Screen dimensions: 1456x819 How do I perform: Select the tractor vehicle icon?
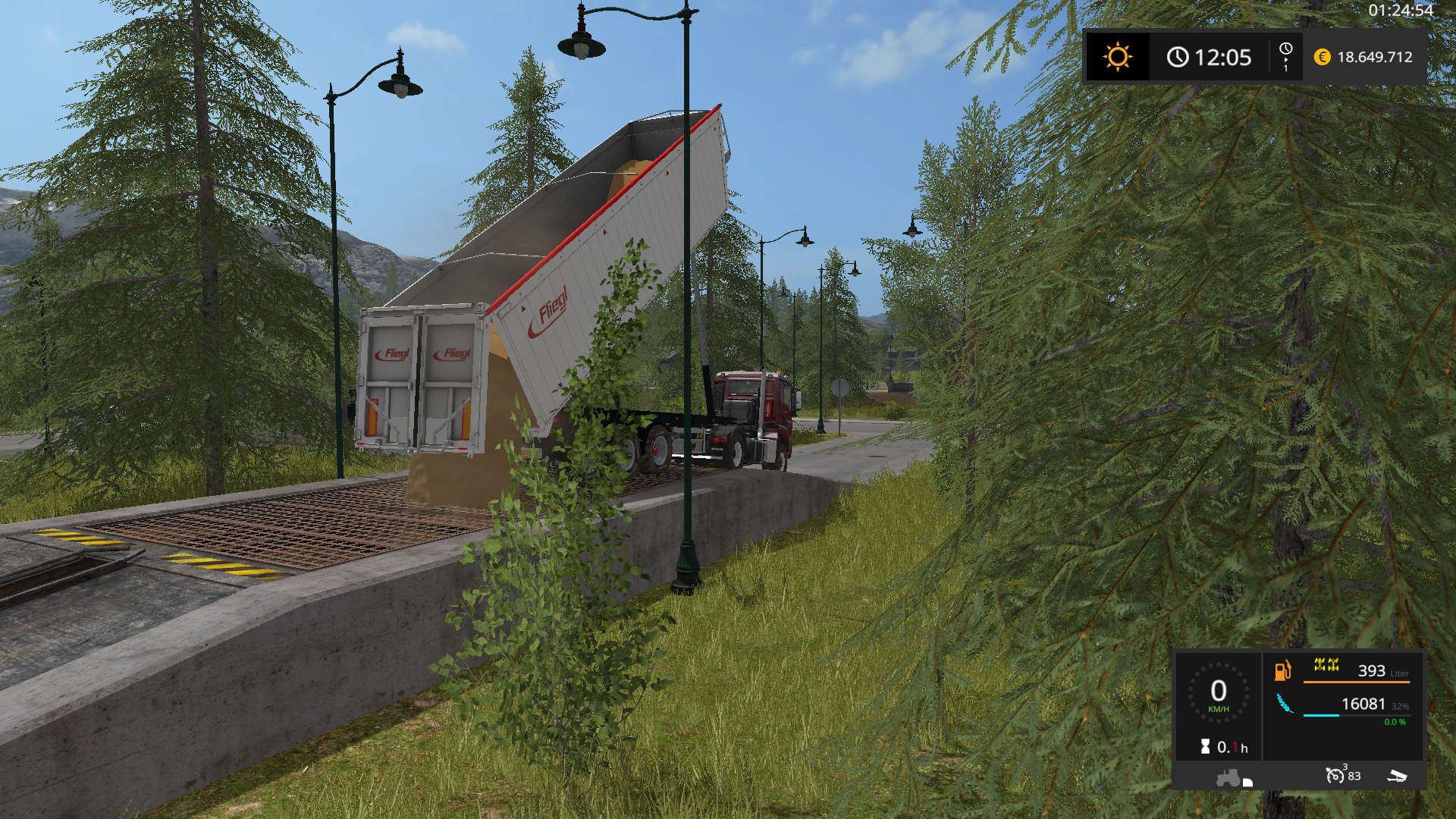[1229, 778]
